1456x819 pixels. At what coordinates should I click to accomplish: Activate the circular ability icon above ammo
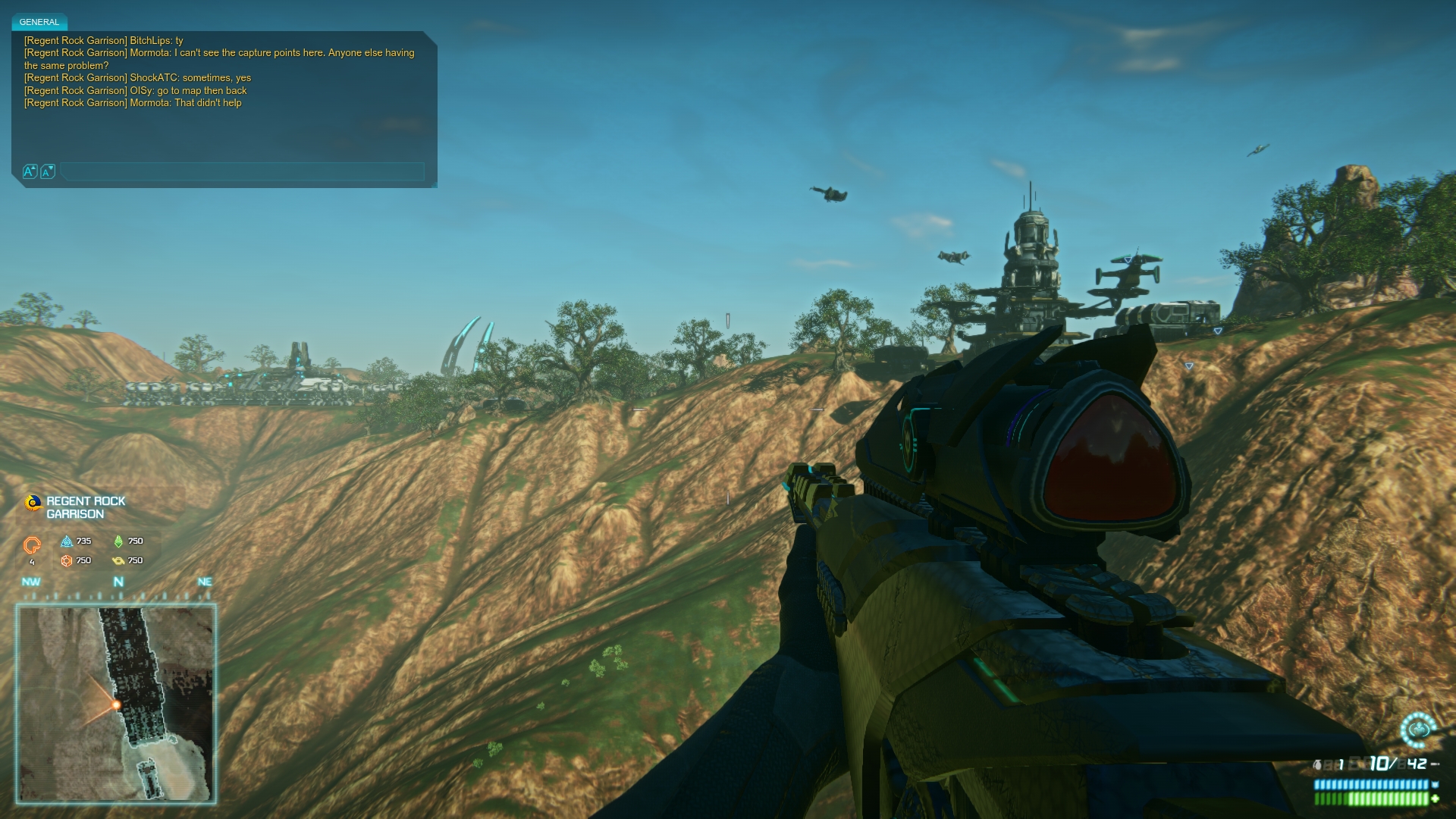tap(1417, 730)
